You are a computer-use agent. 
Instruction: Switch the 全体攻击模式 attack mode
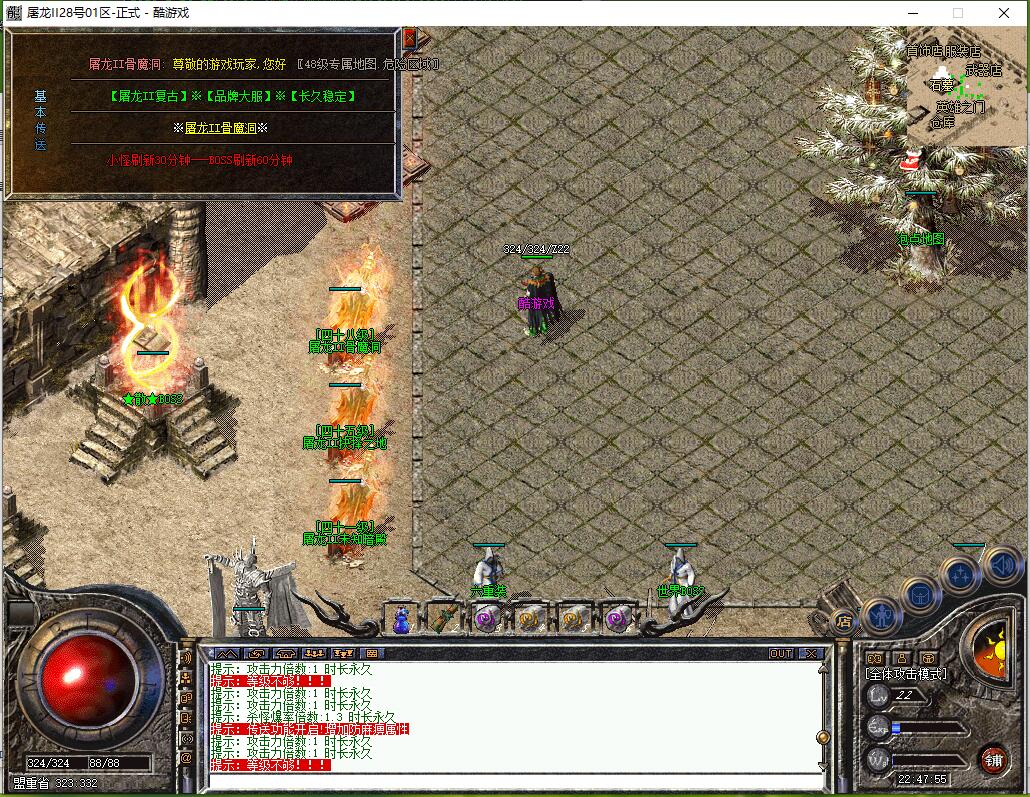(906, 674)
